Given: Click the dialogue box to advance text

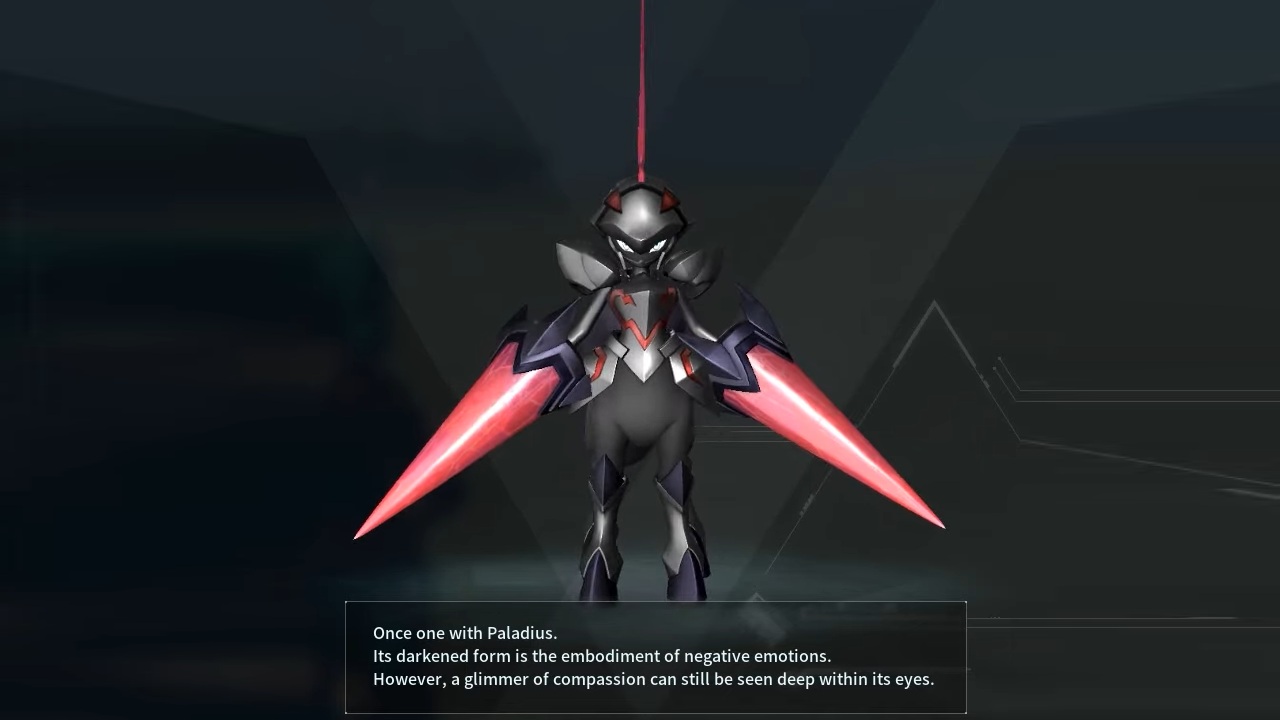Looking at the screenshot, I should pos(655,657).
